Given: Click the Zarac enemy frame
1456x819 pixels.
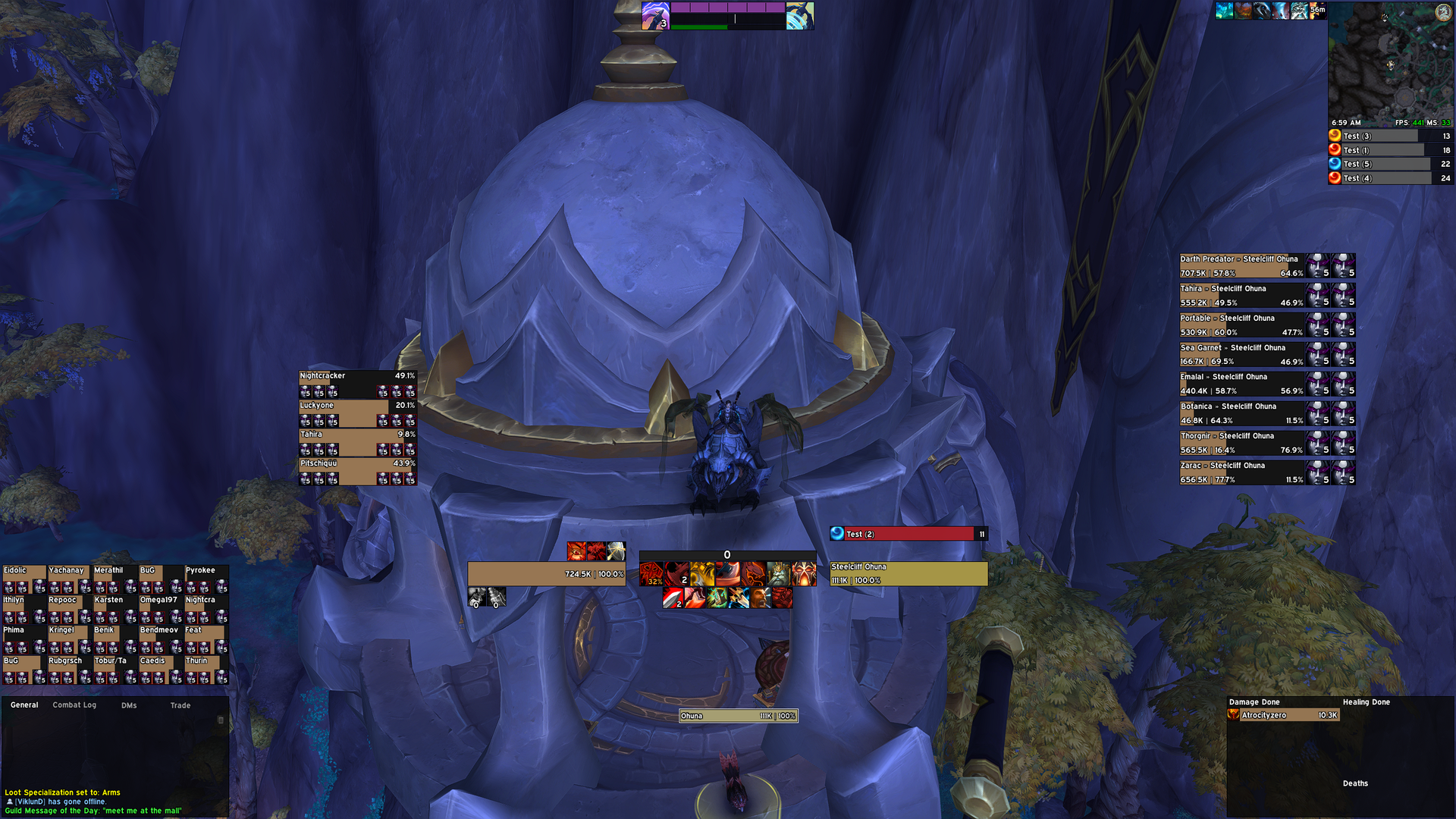Looking at the screenshot, I should (x=1241, y=472).
